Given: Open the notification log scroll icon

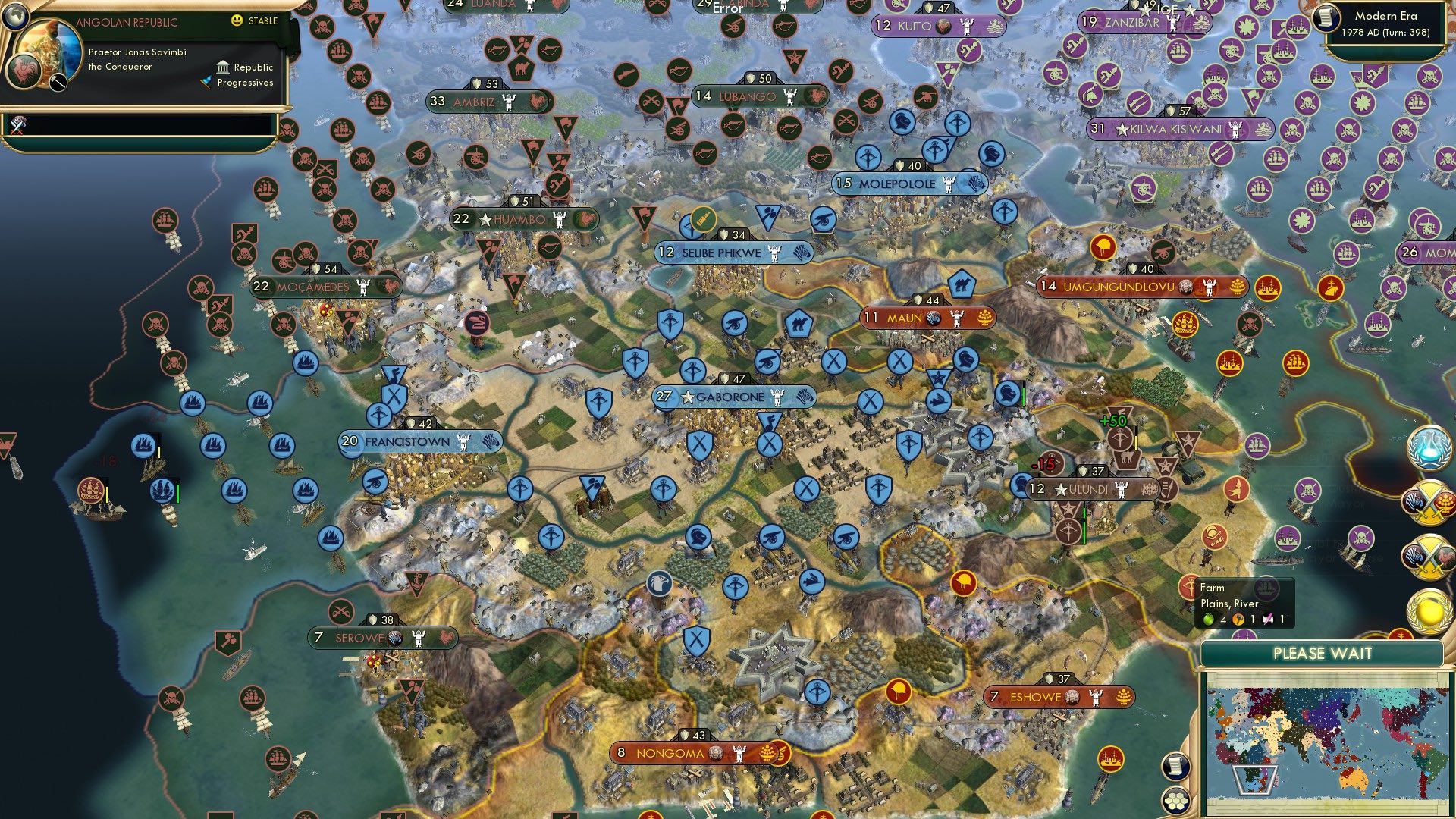Looking at the screenshot, I should coord(1175,766).
